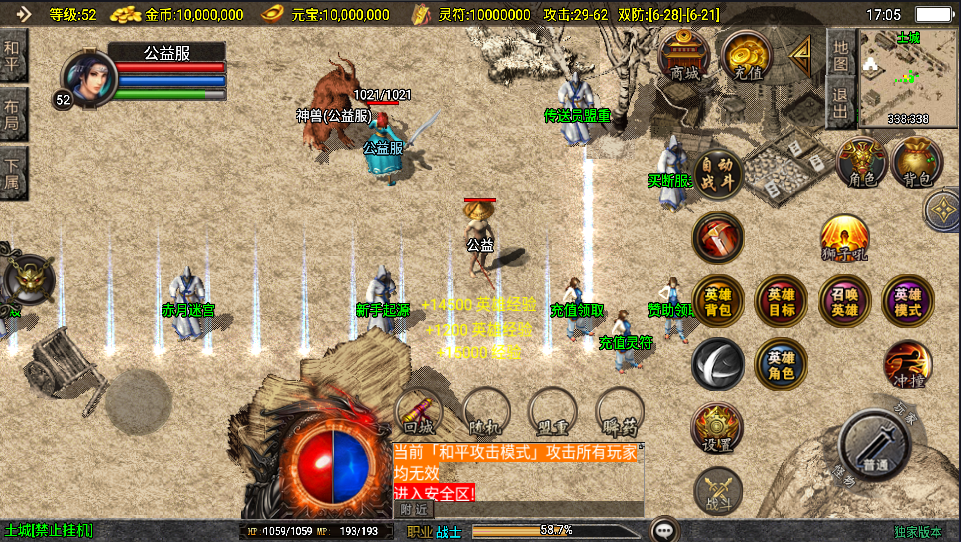This screenshot has width=961, height=542.
Task: Open the 英雄背包 hero bag
Action: (x=718, y=301)
